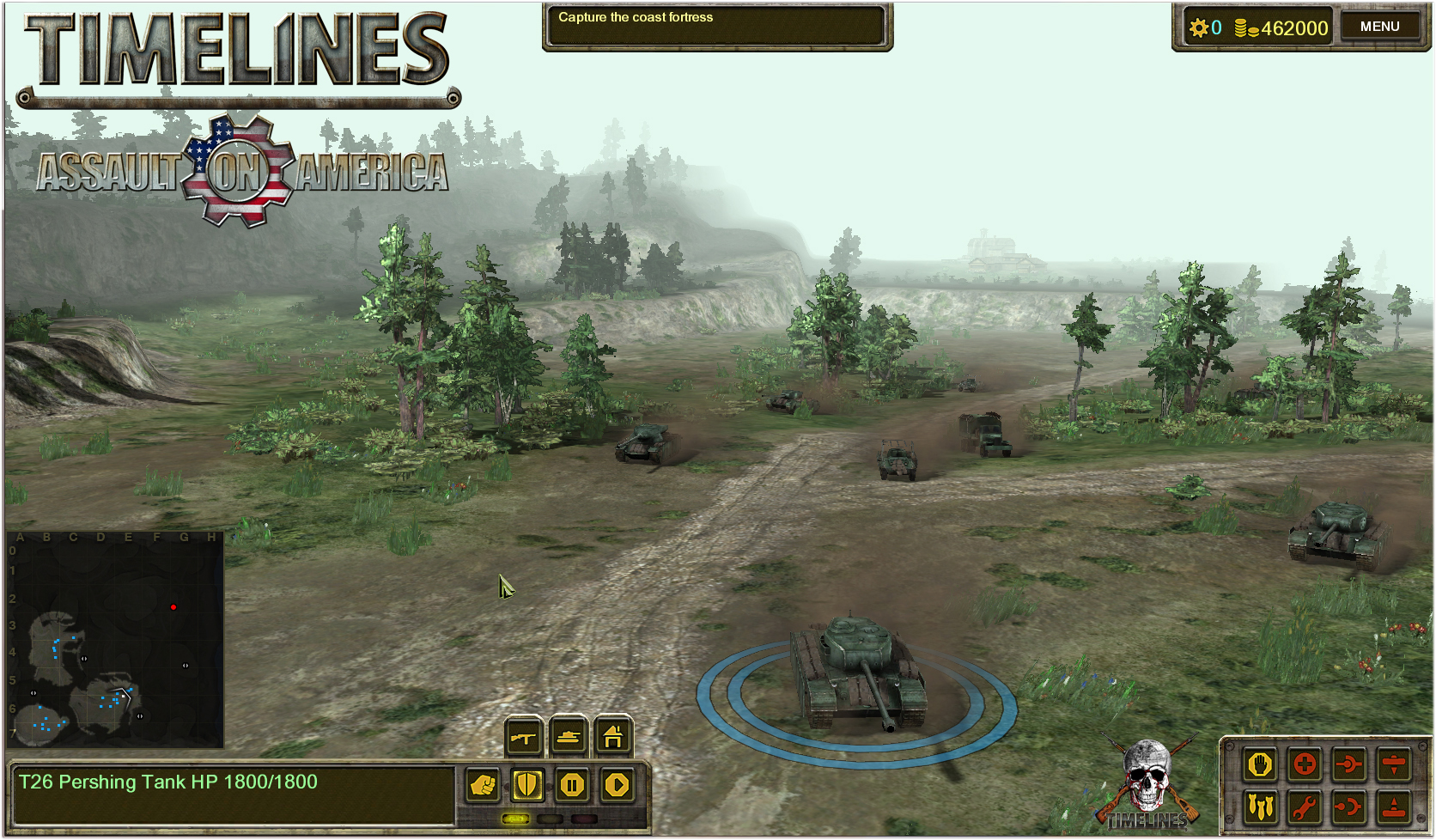1436x840 pixels.
Task: Click the red downward arrow load icon
Action: [1394, 764]
